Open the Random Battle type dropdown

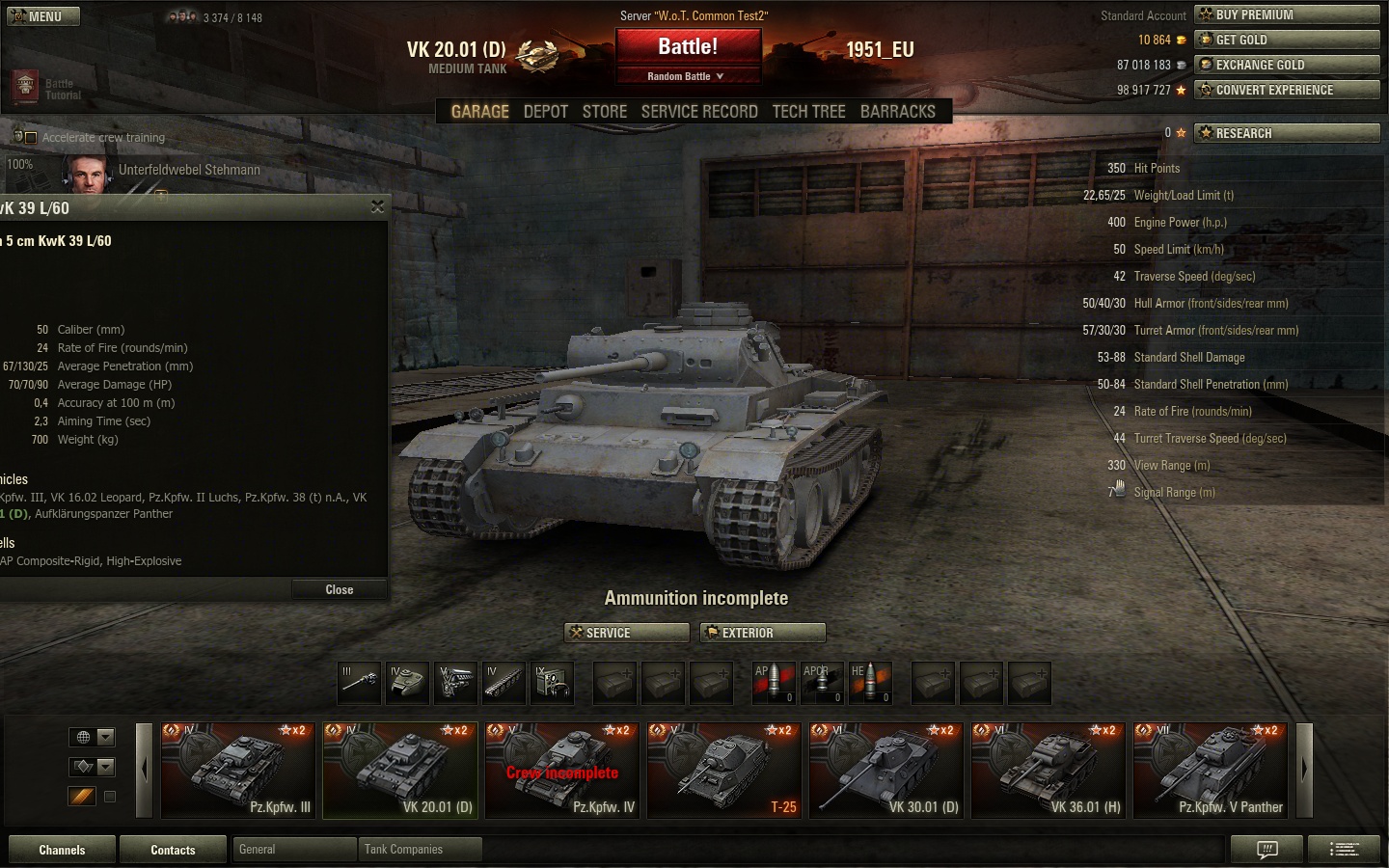pyautogui.click(x=687, y=76)
